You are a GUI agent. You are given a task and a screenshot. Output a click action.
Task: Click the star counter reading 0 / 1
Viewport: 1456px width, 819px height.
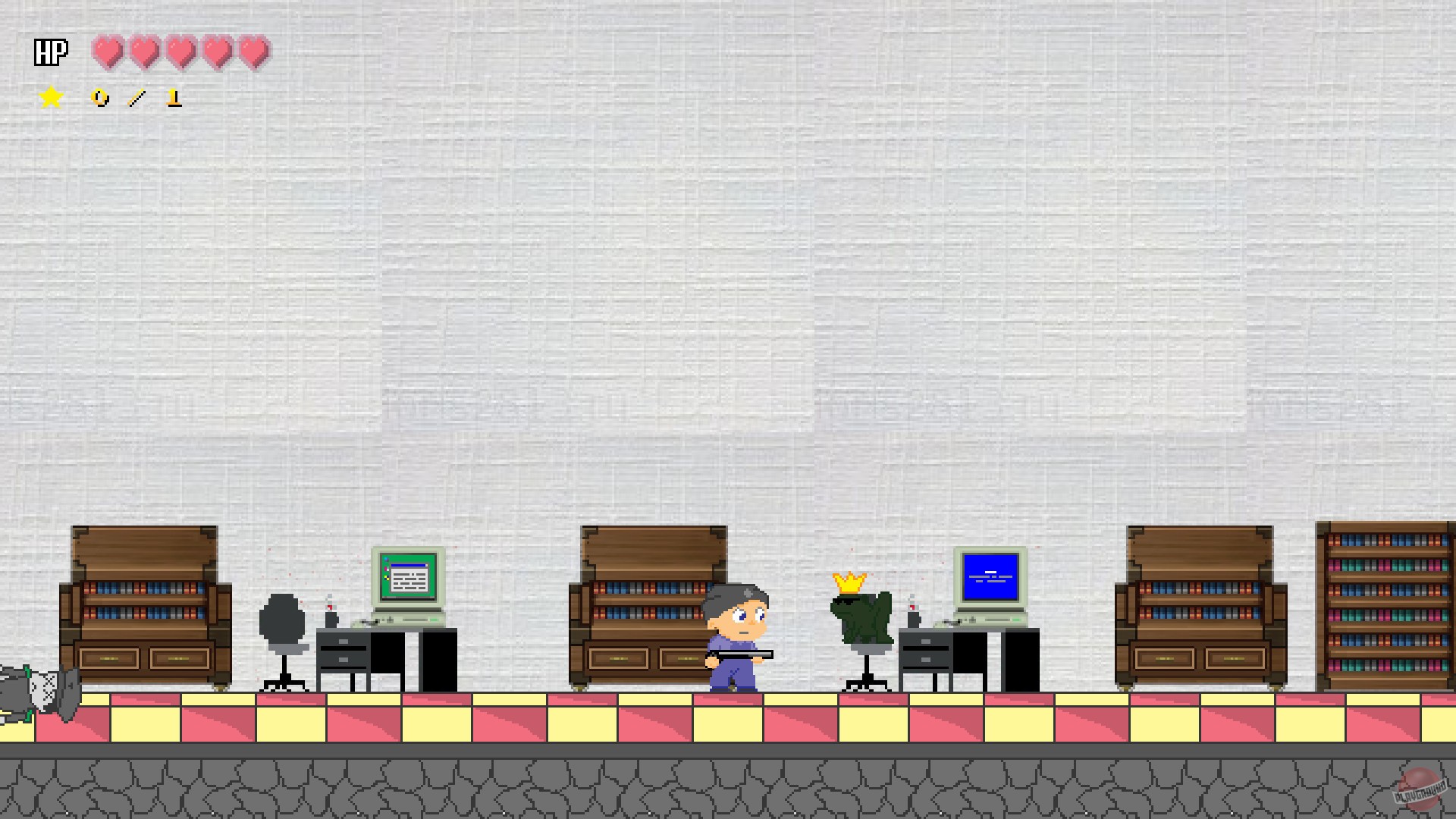(x=136, y=97)
